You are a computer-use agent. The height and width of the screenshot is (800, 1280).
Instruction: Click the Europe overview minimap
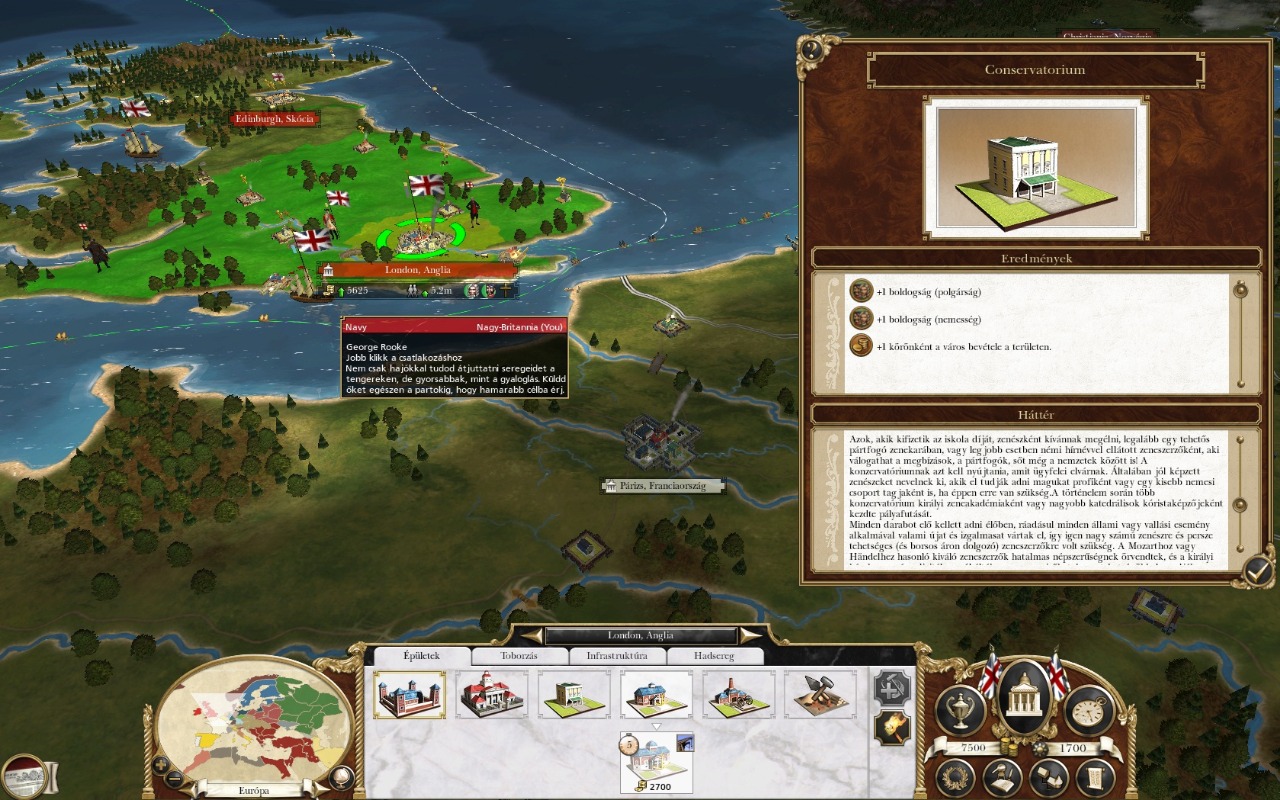(x=255, y=720)
